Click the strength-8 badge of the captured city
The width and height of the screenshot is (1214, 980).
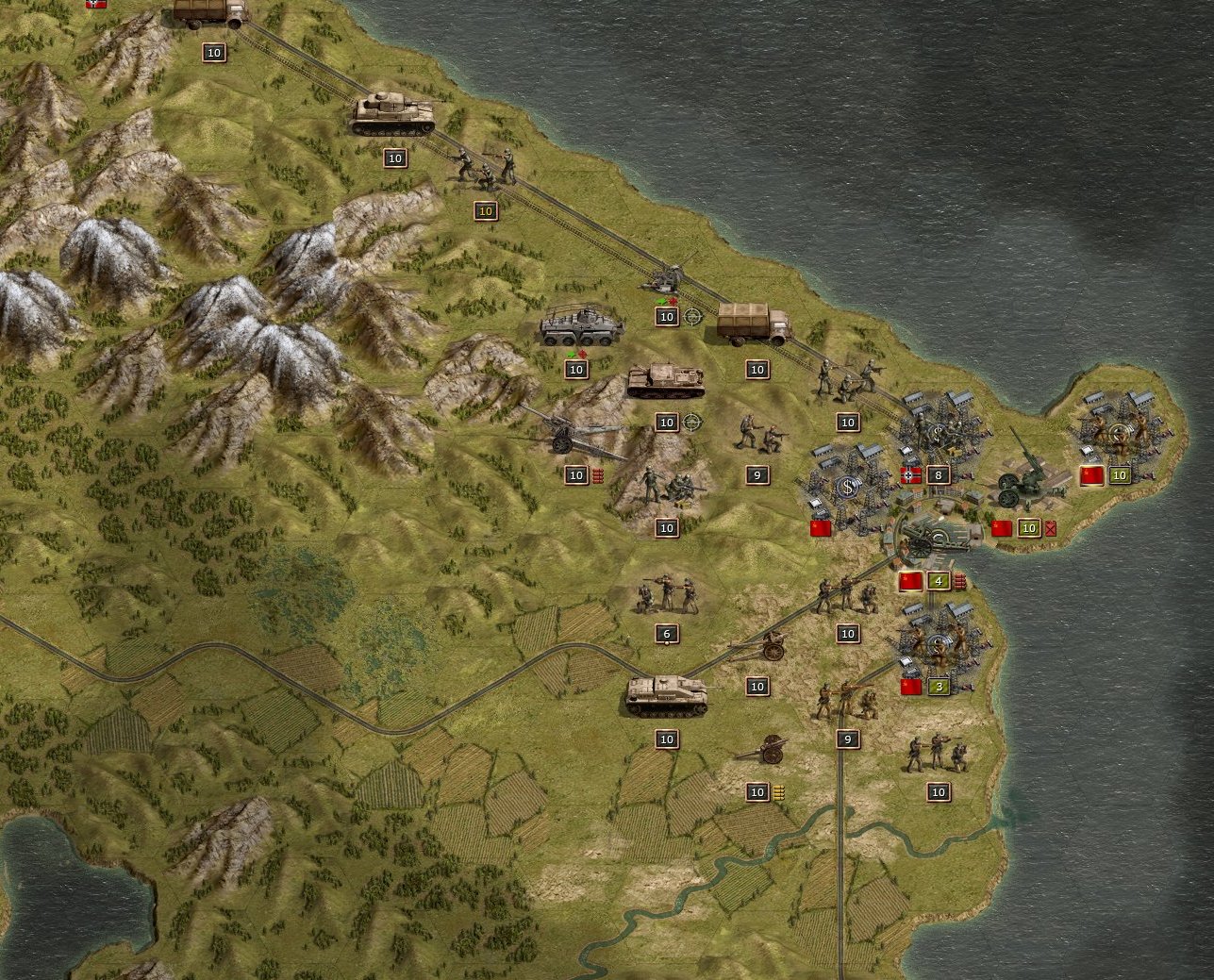937,474
